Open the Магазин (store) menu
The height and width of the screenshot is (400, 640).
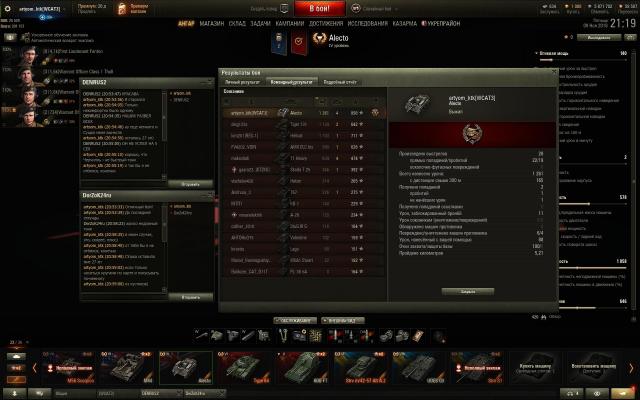212,21
